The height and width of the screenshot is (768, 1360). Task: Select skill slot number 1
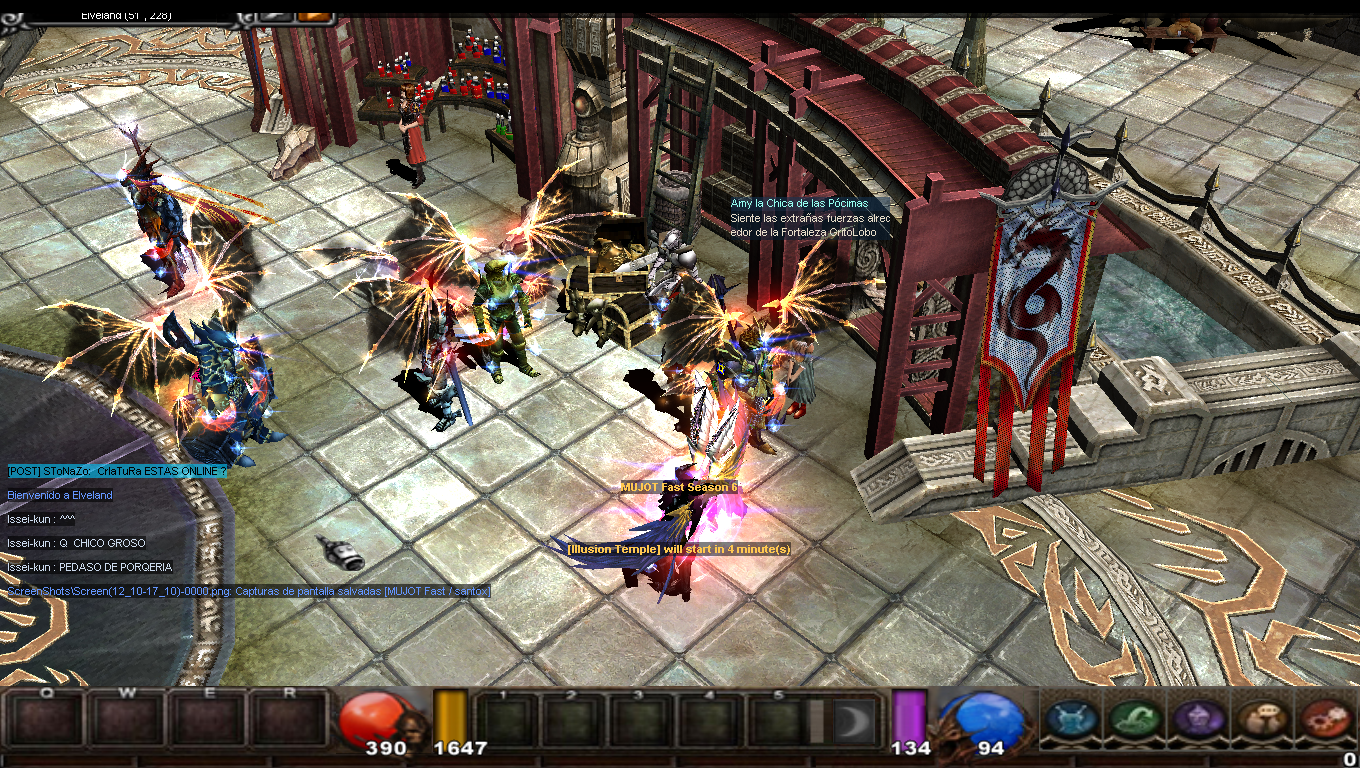point(505,722)
